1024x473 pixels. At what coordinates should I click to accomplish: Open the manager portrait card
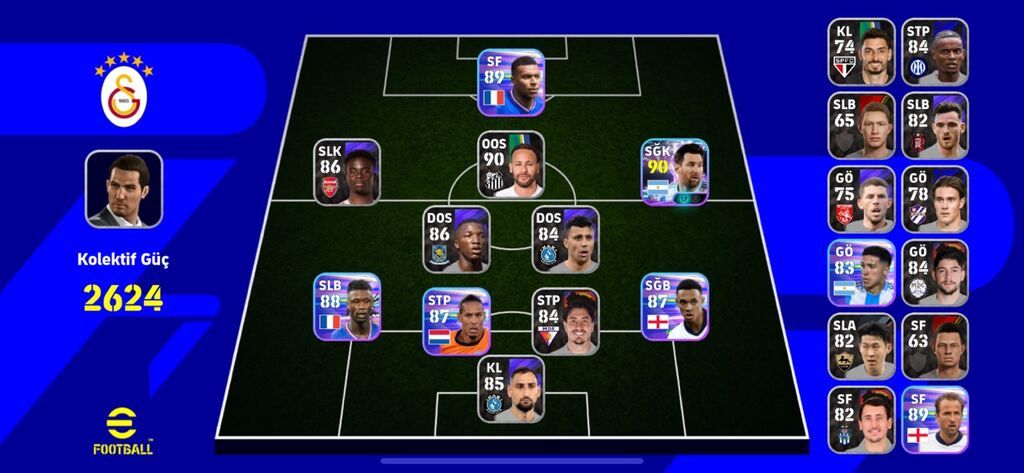click(x=124, y=189)
